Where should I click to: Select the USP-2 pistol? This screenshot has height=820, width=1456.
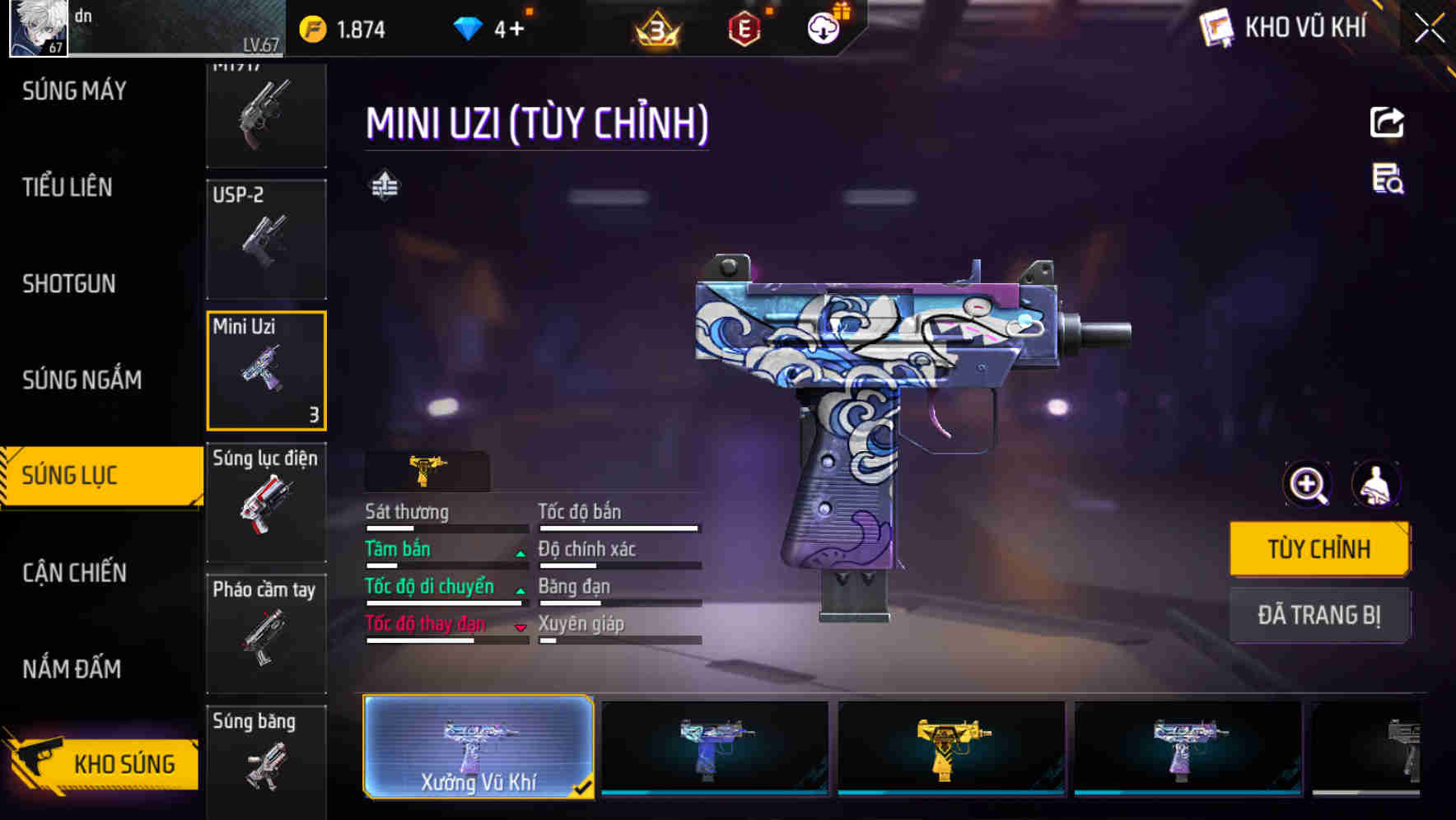[266, 239]
